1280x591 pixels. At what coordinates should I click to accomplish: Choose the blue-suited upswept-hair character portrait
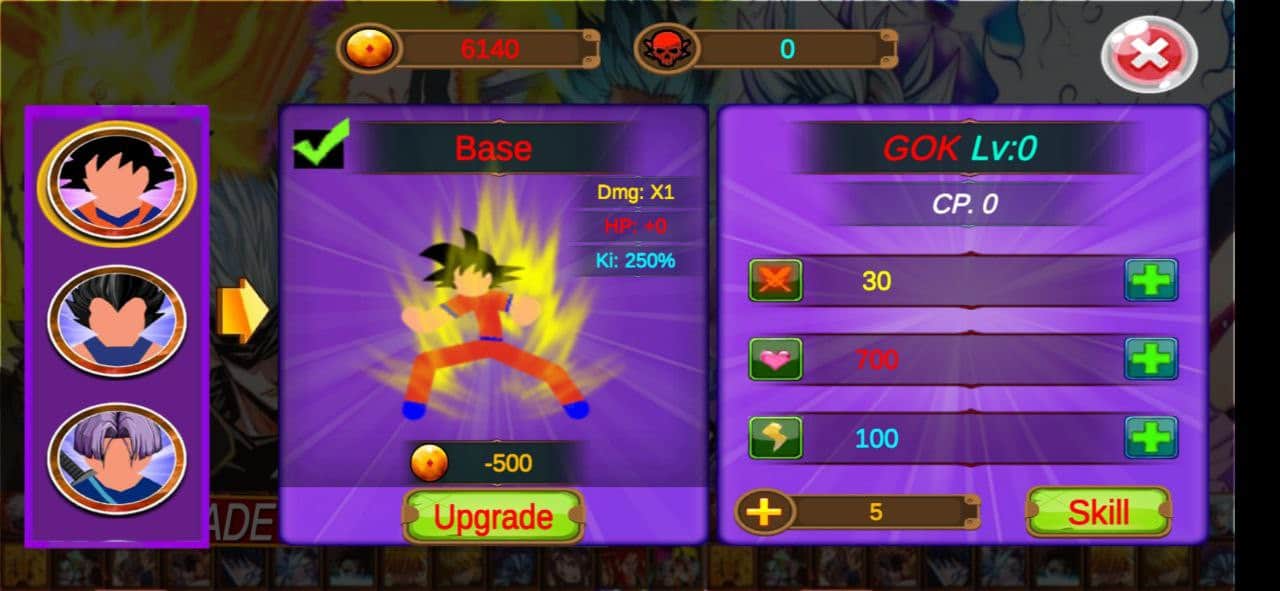(x=117, y=320)
